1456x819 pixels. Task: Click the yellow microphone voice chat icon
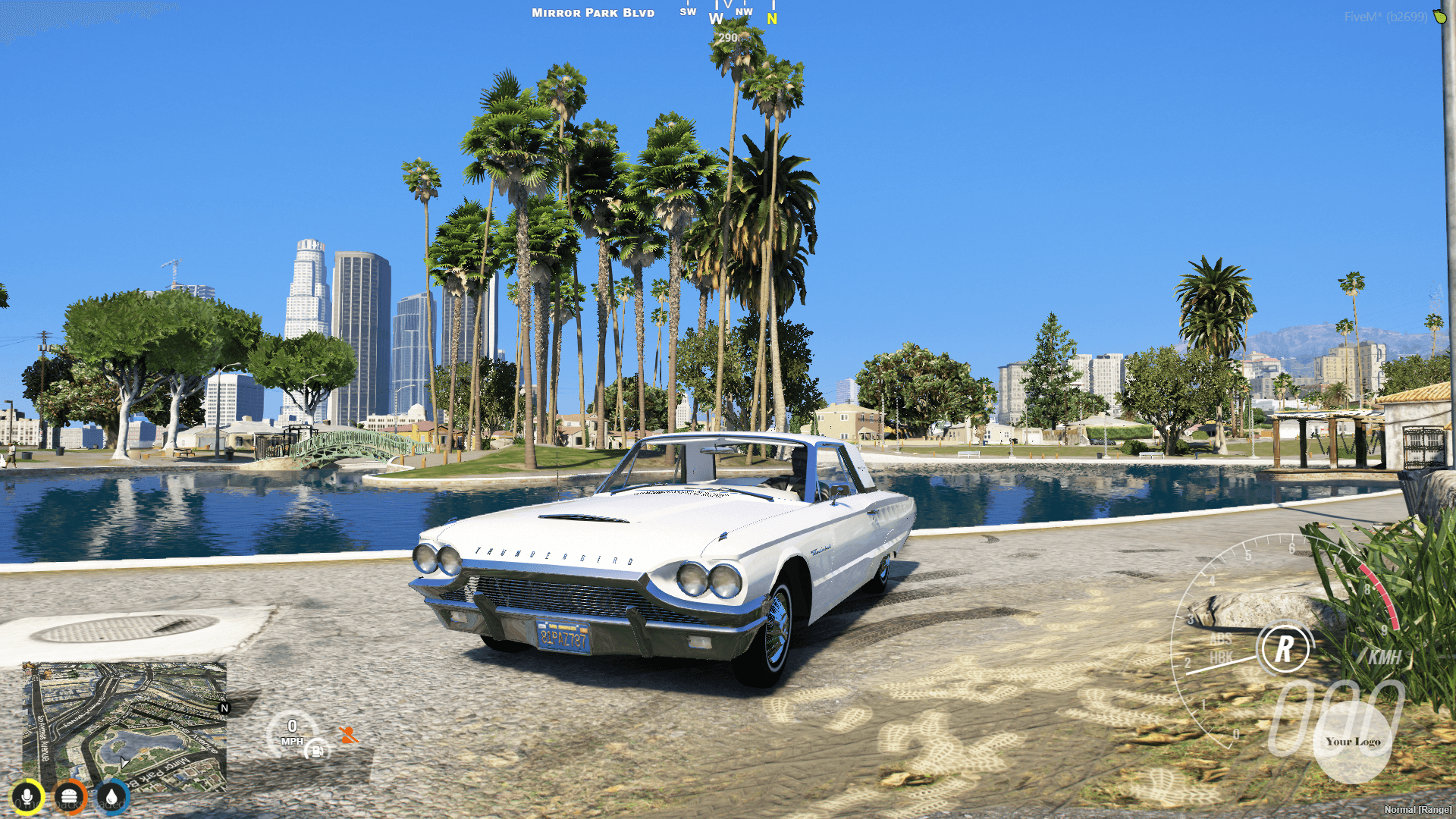27,797
